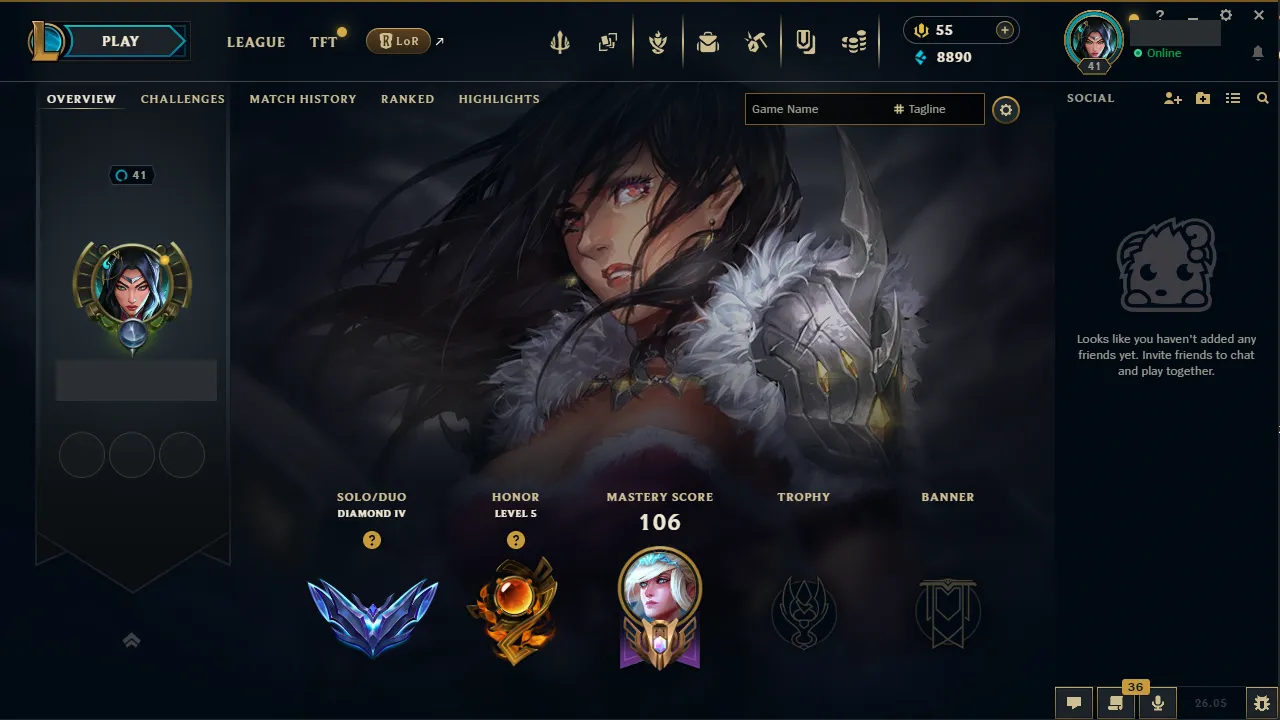Mute your microphone in the bottom bar
This screenshot has width=1280, height=720.
(x=1157, y=702)
